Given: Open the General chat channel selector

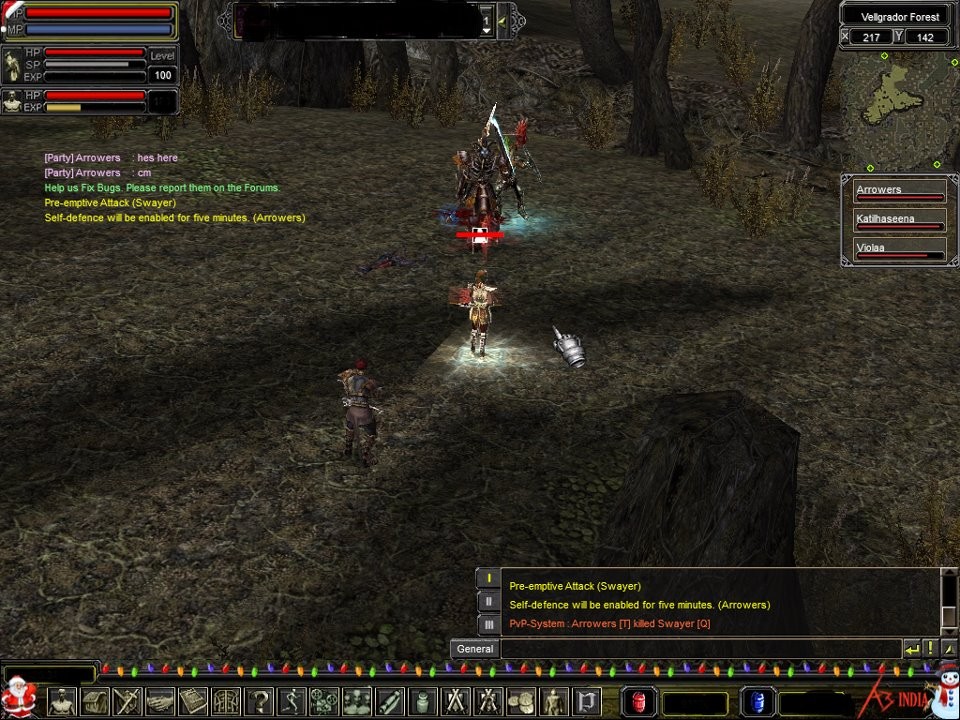Looking at the screenshot, I should coord(475,648).
